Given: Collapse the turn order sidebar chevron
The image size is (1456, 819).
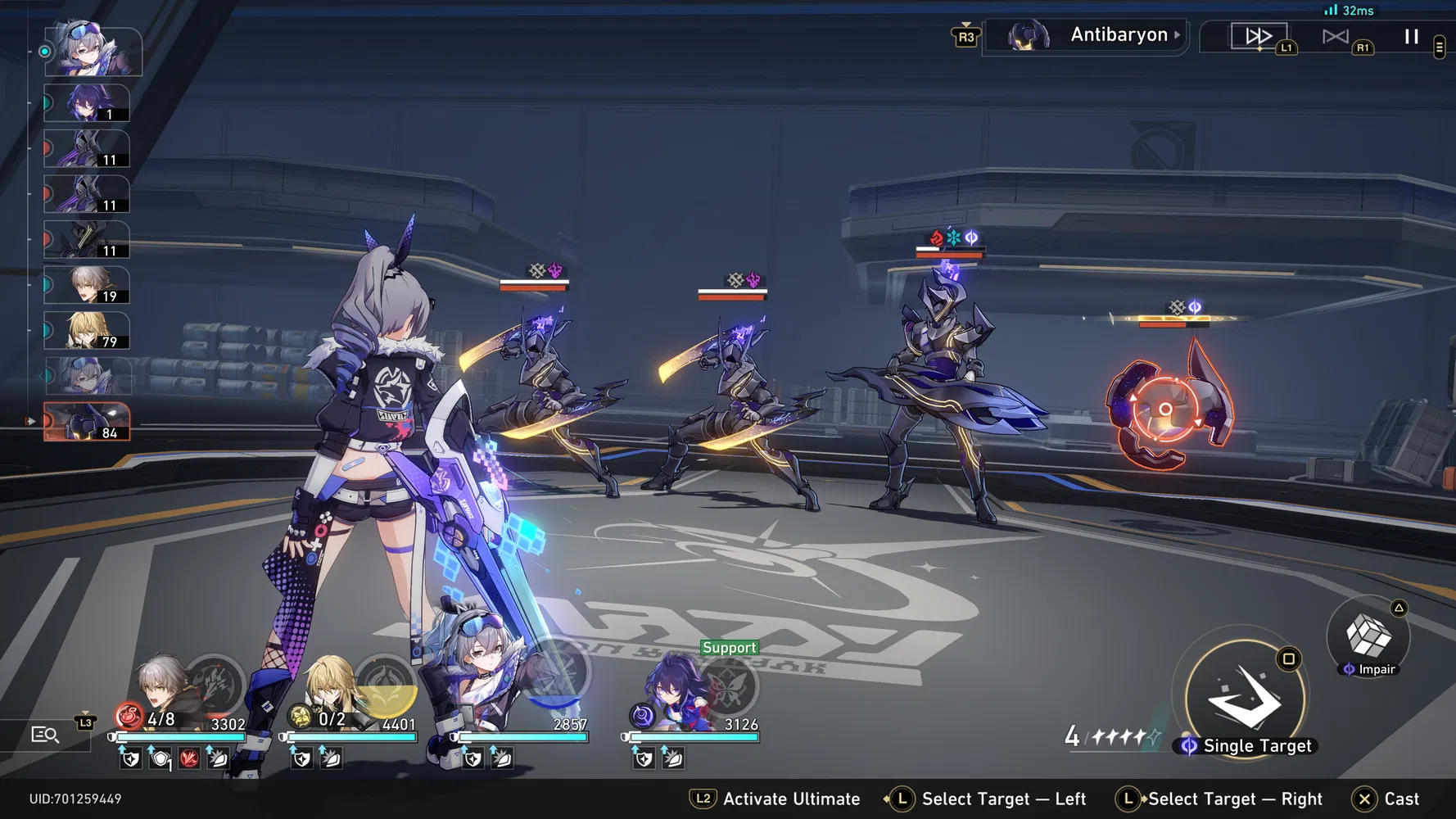Looking at the screenshot, I should (40, 375).
